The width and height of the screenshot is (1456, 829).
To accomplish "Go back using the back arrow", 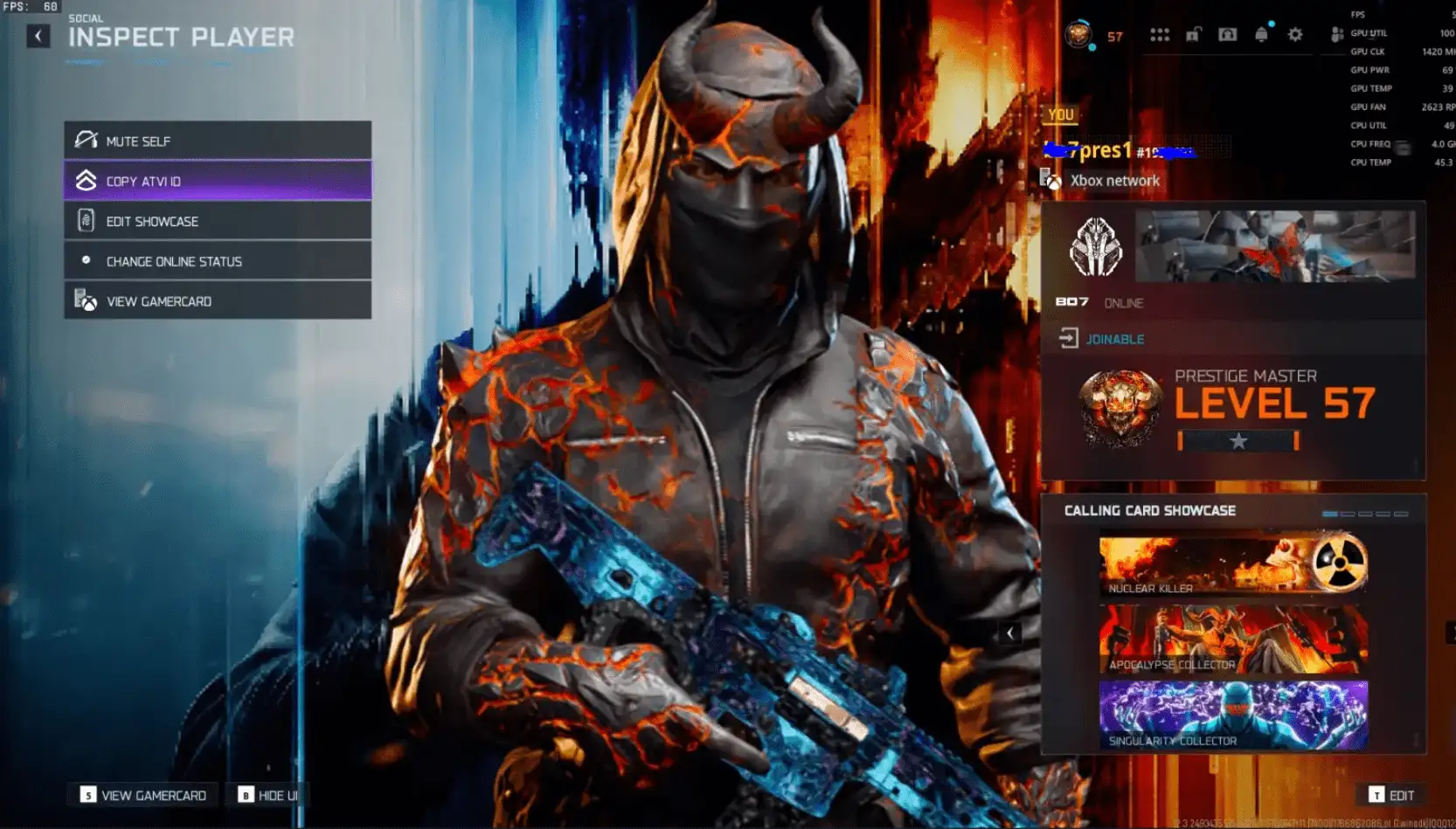I will (x=38, y=36).
